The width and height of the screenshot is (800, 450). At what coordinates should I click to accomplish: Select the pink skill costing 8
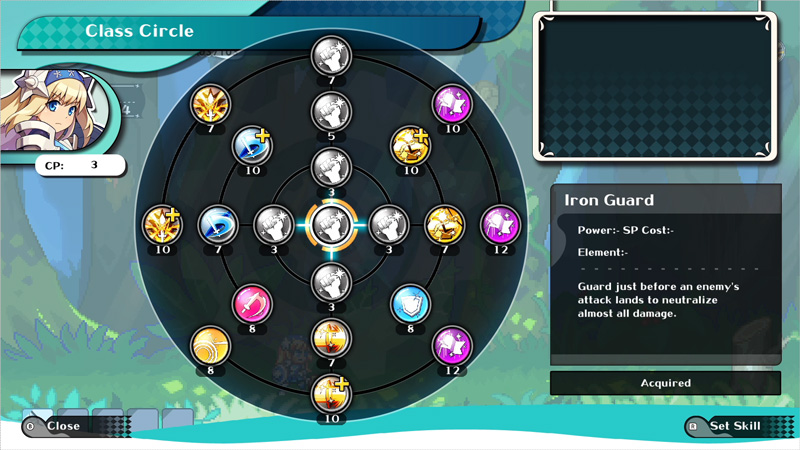251,304
